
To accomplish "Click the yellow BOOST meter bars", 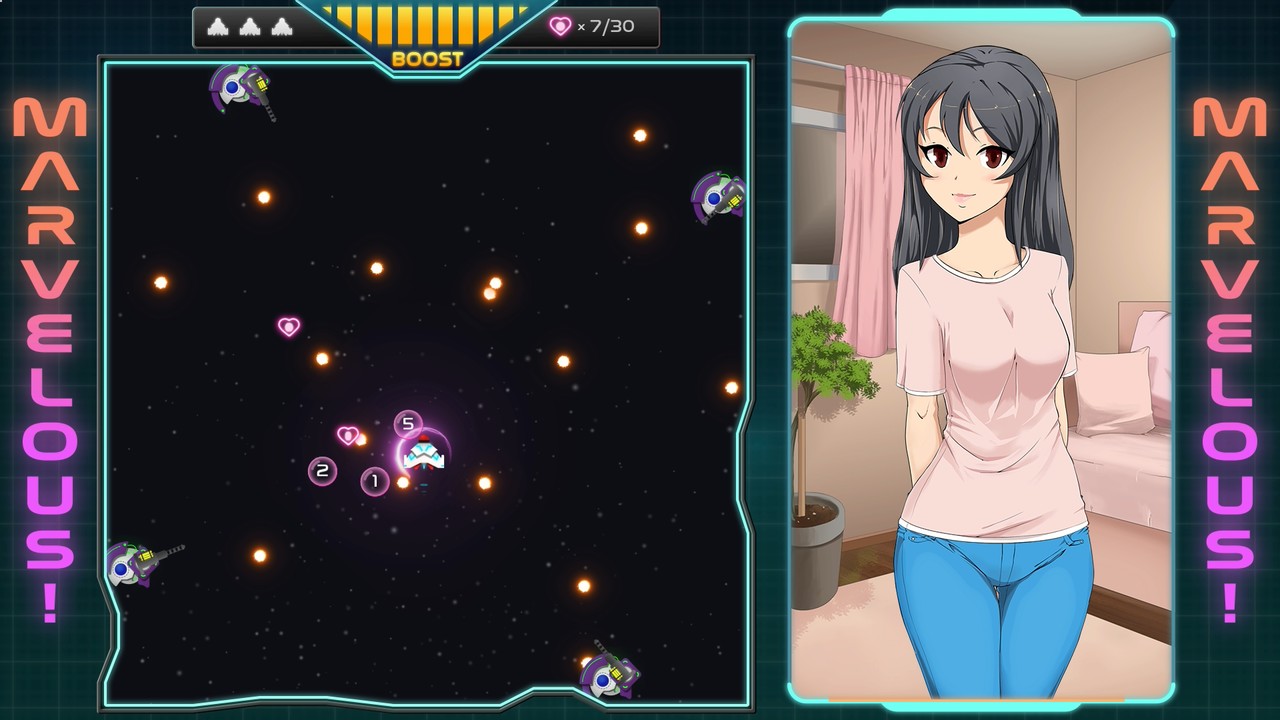I will (420, 20).
